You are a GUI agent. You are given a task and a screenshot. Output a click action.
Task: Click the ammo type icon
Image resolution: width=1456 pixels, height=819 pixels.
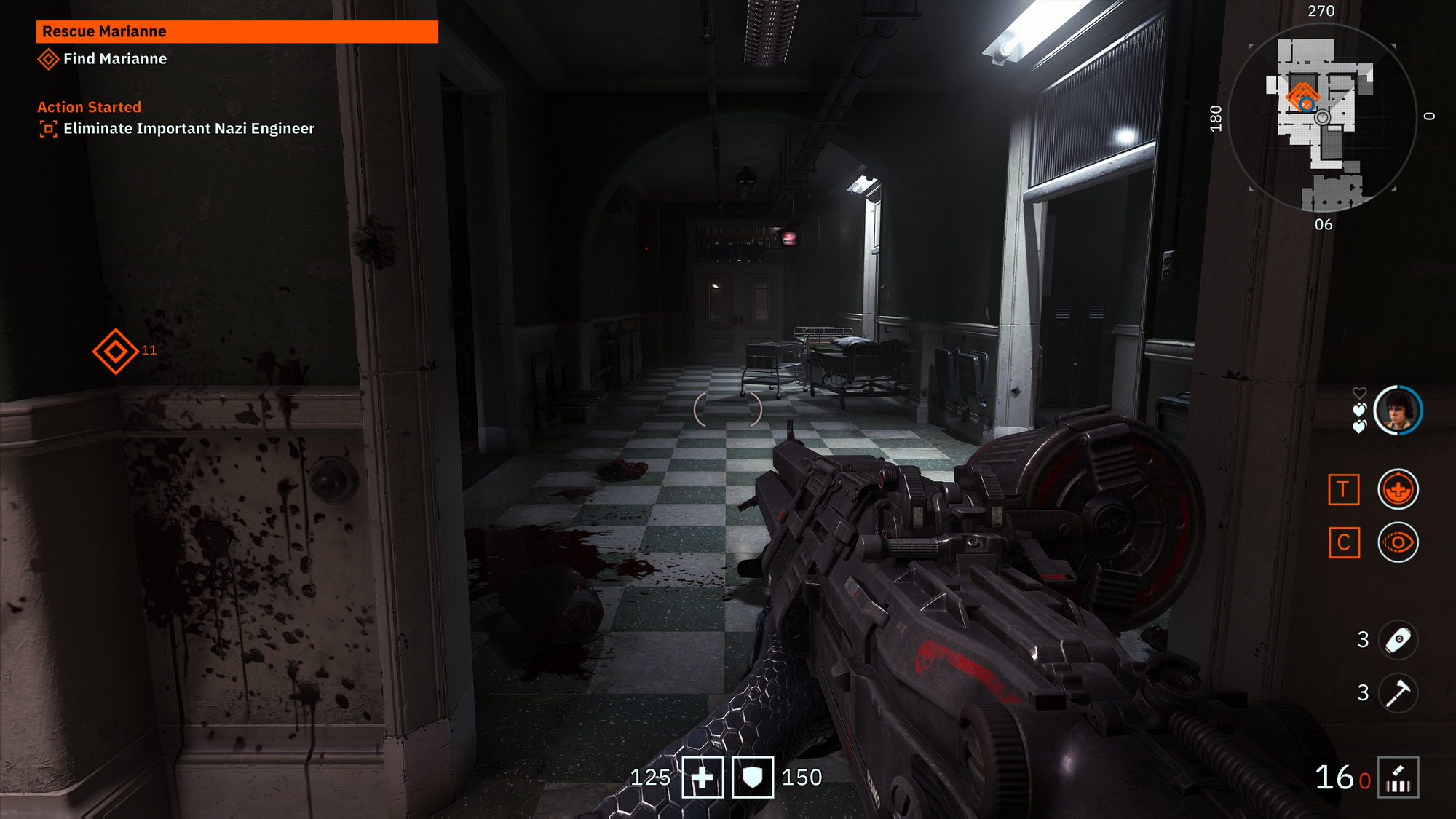point(1398,778)
